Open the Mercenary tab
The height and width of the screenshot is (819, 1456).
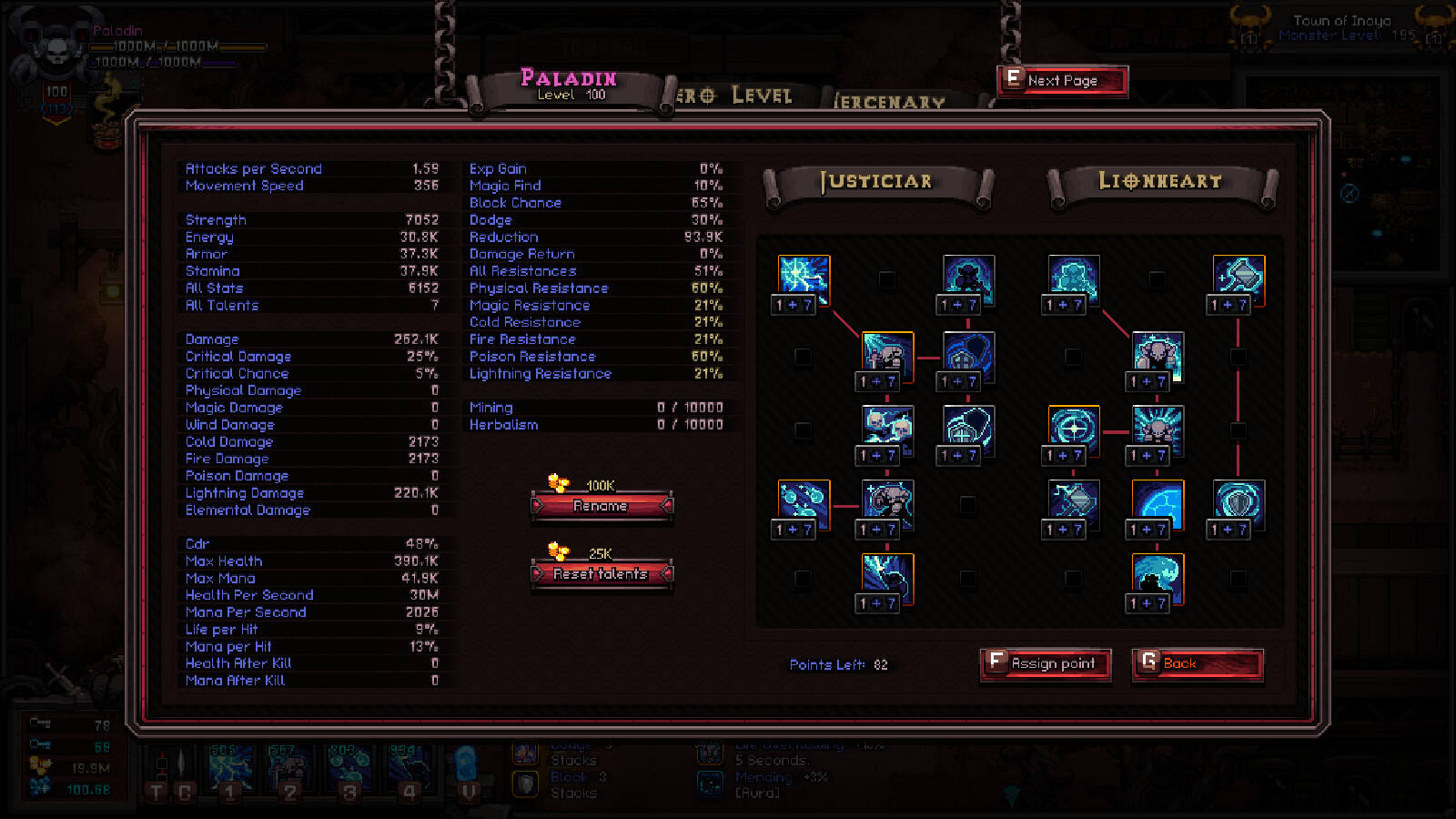point(890,101)
